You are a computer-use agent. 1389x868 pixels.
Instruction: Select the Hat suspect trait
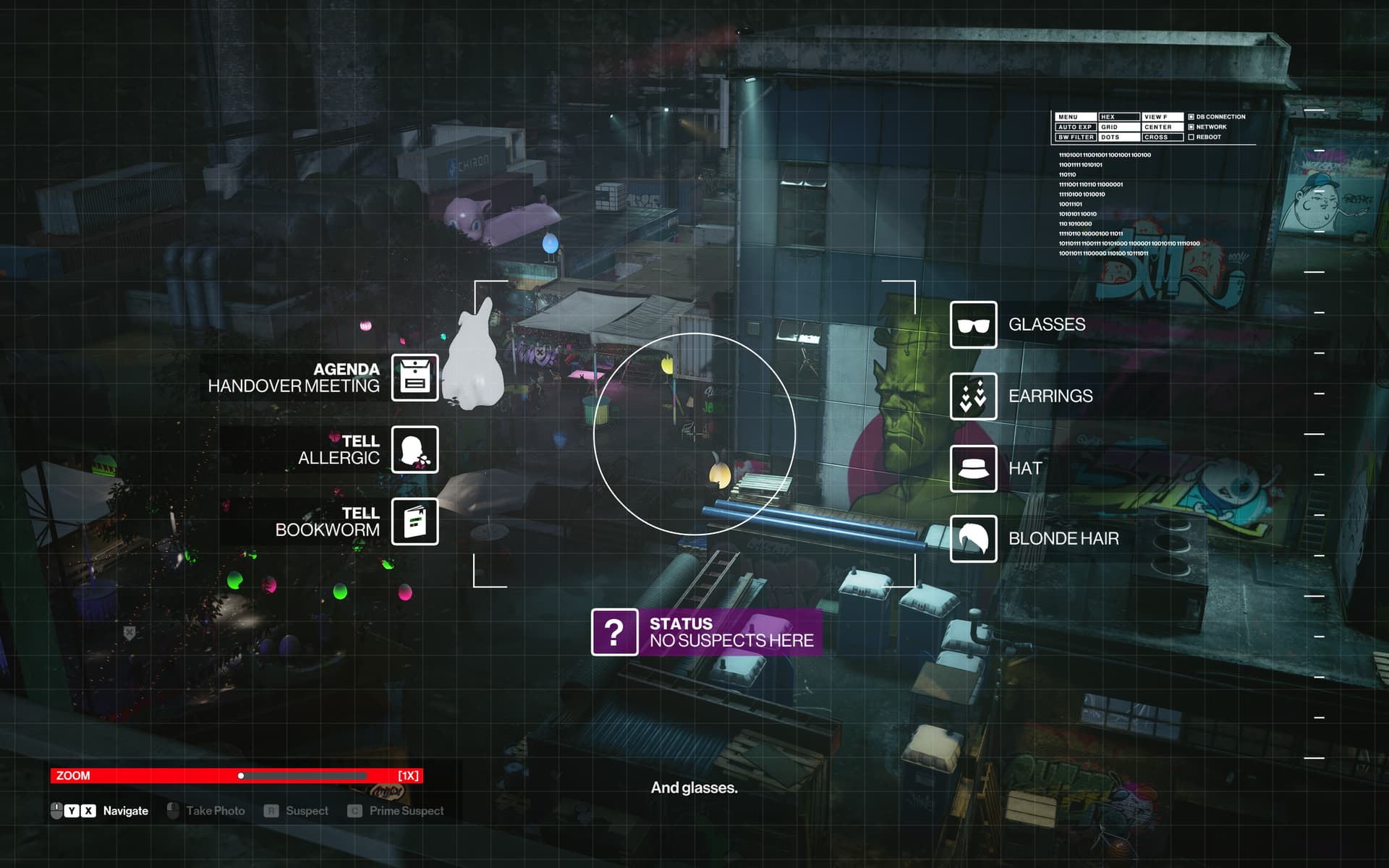point(973,469)
